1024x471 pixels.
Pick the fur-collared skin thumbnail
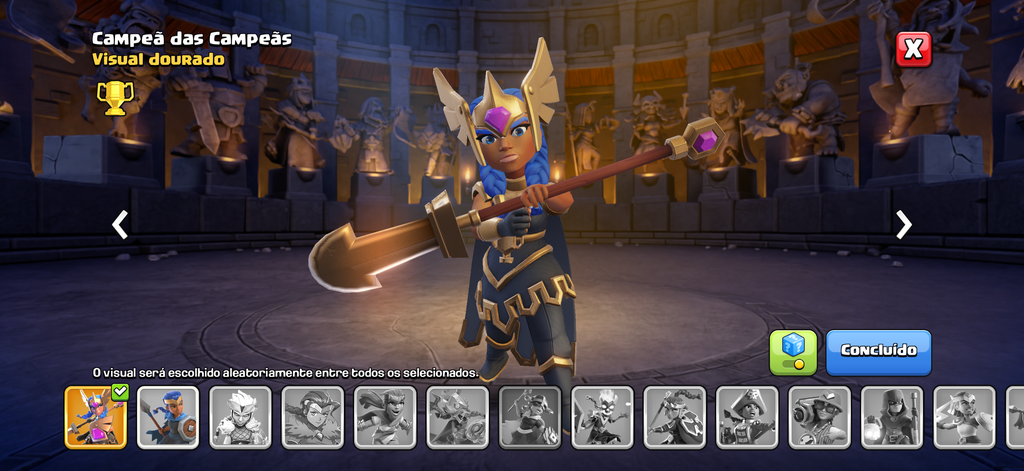click(x=313, y=417)
